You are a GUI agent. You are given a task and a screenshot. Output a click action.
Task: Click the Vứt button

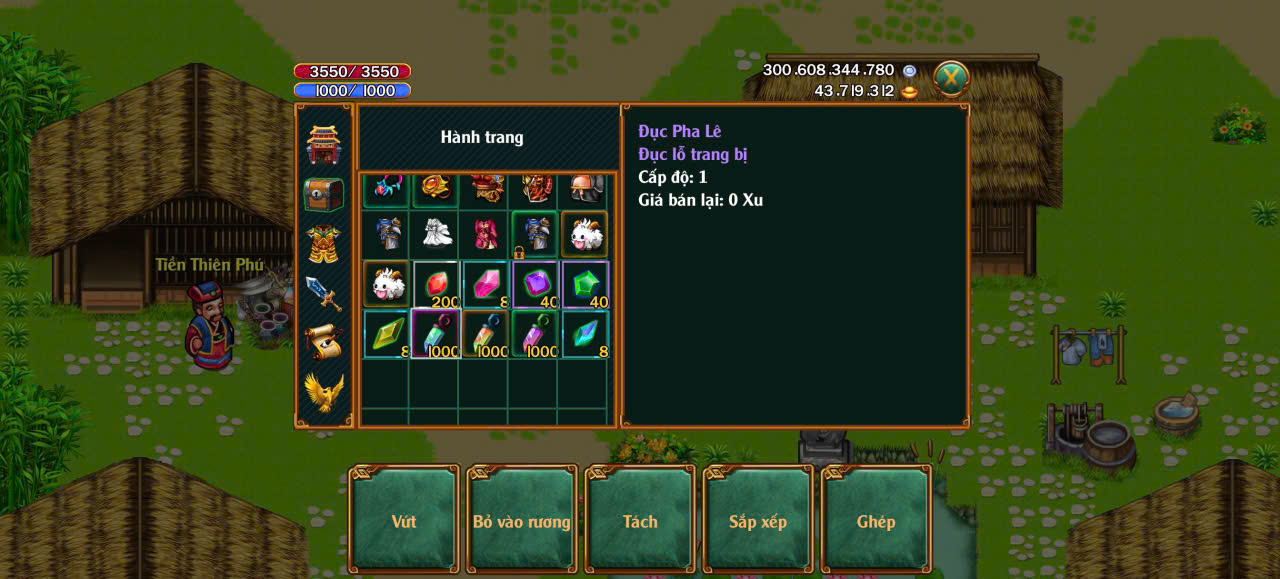tap(404, 521)
